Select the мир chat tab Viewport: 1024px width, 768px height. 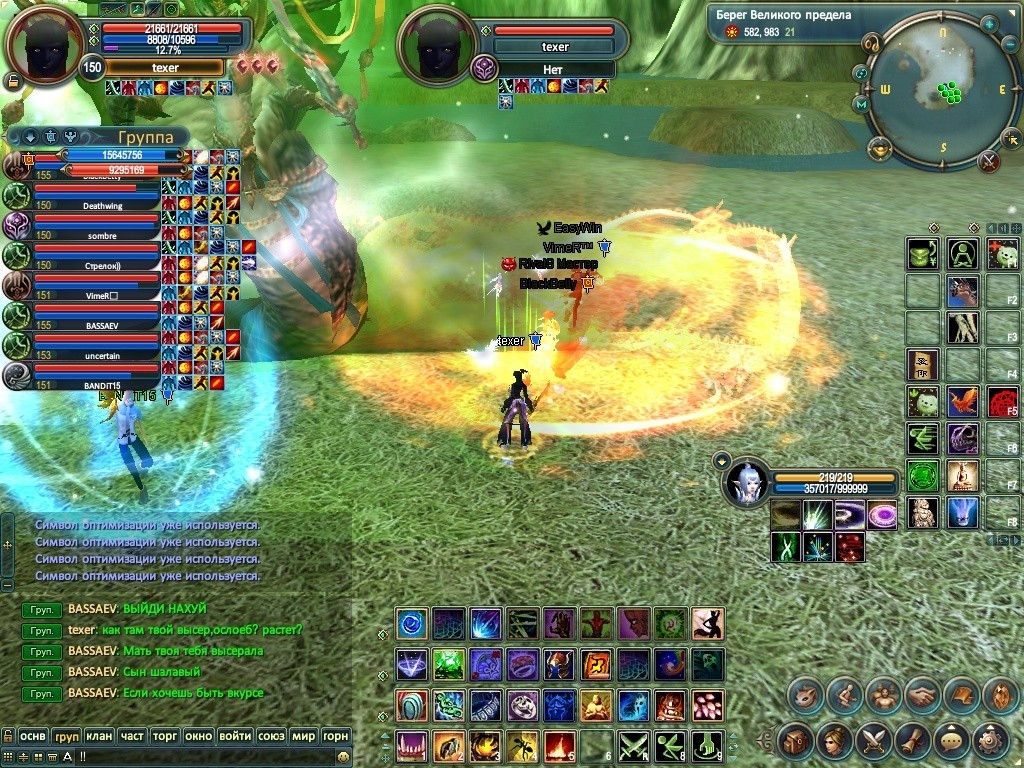pyautogui.click(x=303, y=736)
